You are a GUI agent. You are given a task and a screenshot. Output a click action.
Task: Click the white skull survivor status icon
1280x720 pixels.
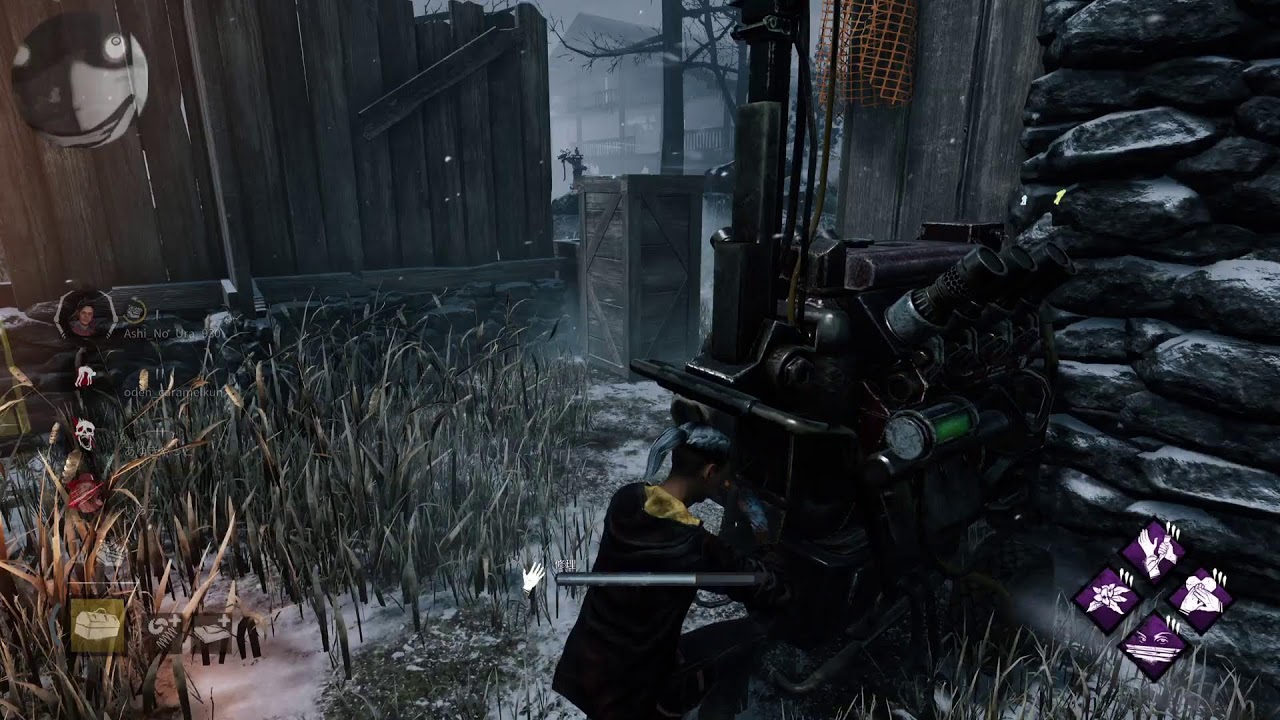coord(85,433)
